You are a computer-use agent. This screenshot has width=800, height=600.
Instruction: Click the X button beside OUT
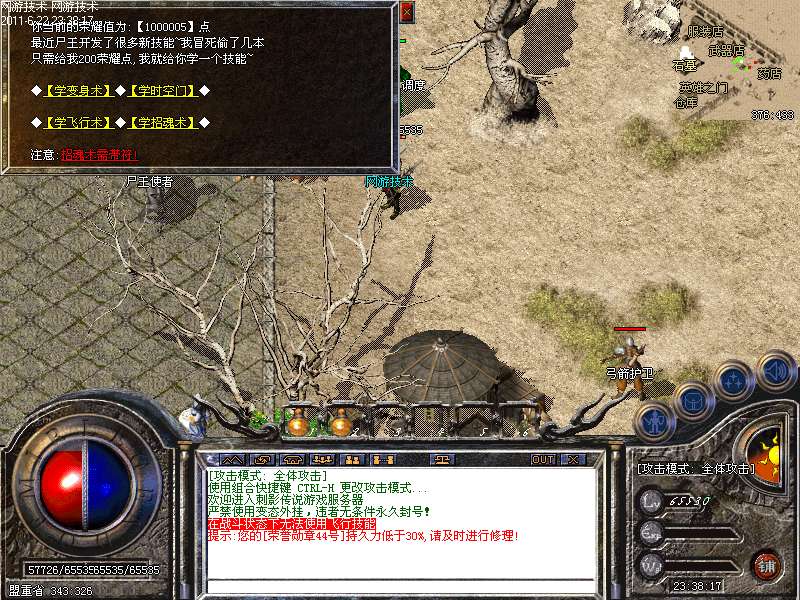[x=572, y=460]
